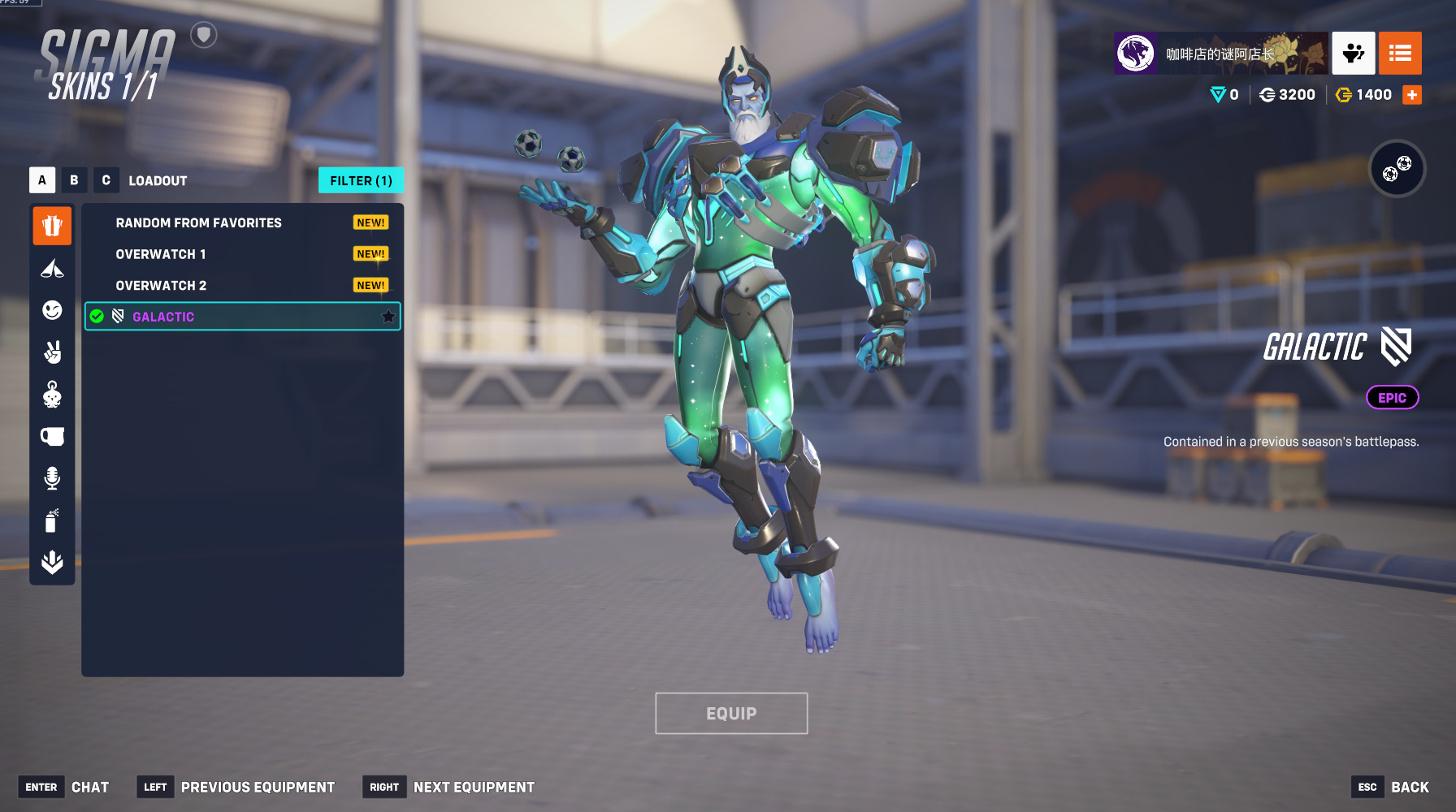
Task: Open the Filter (1) options
Action: [361, 180]
